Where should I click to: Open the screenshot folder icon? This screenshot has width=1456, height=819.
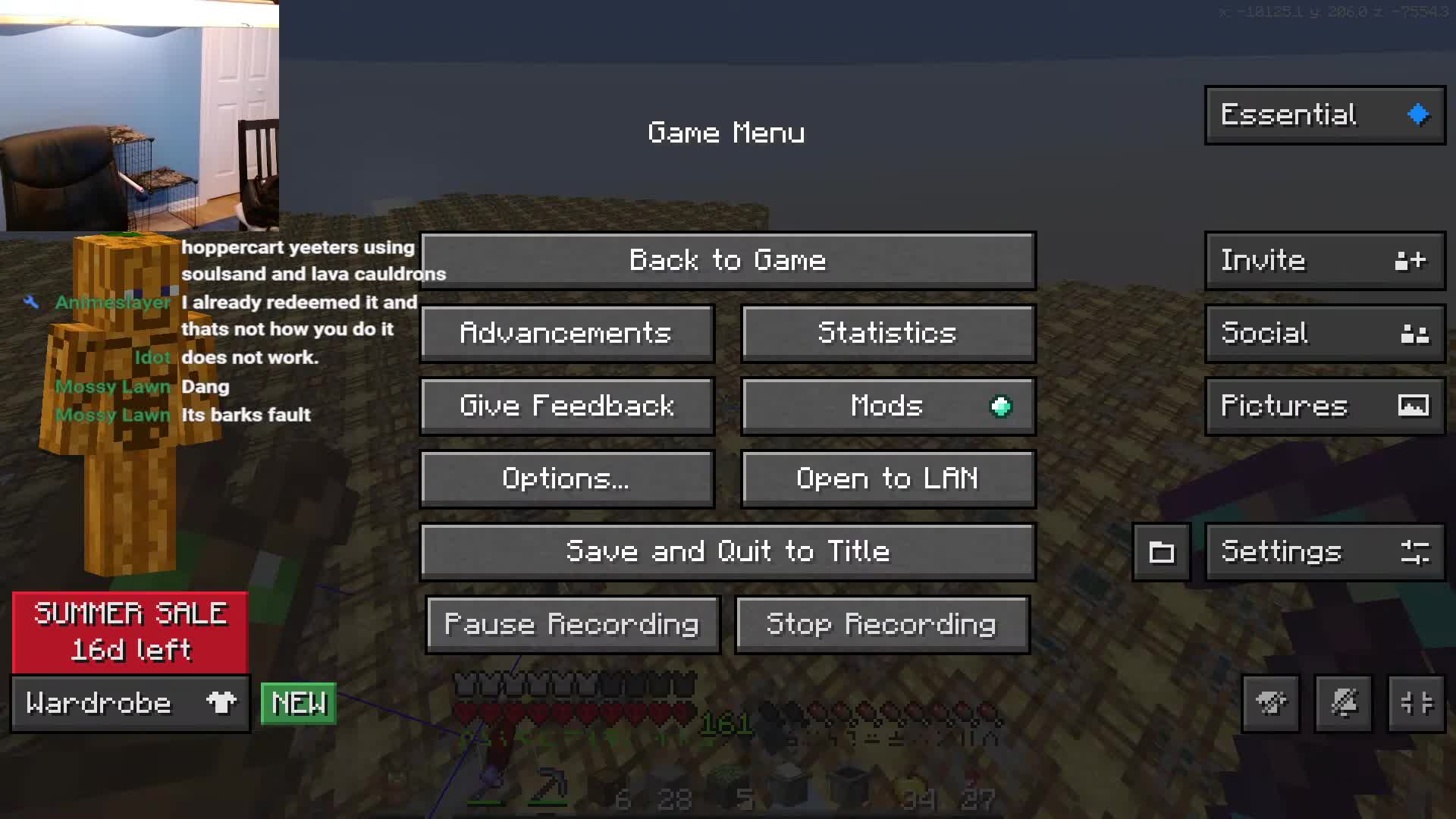click(x=1161, y=551)
